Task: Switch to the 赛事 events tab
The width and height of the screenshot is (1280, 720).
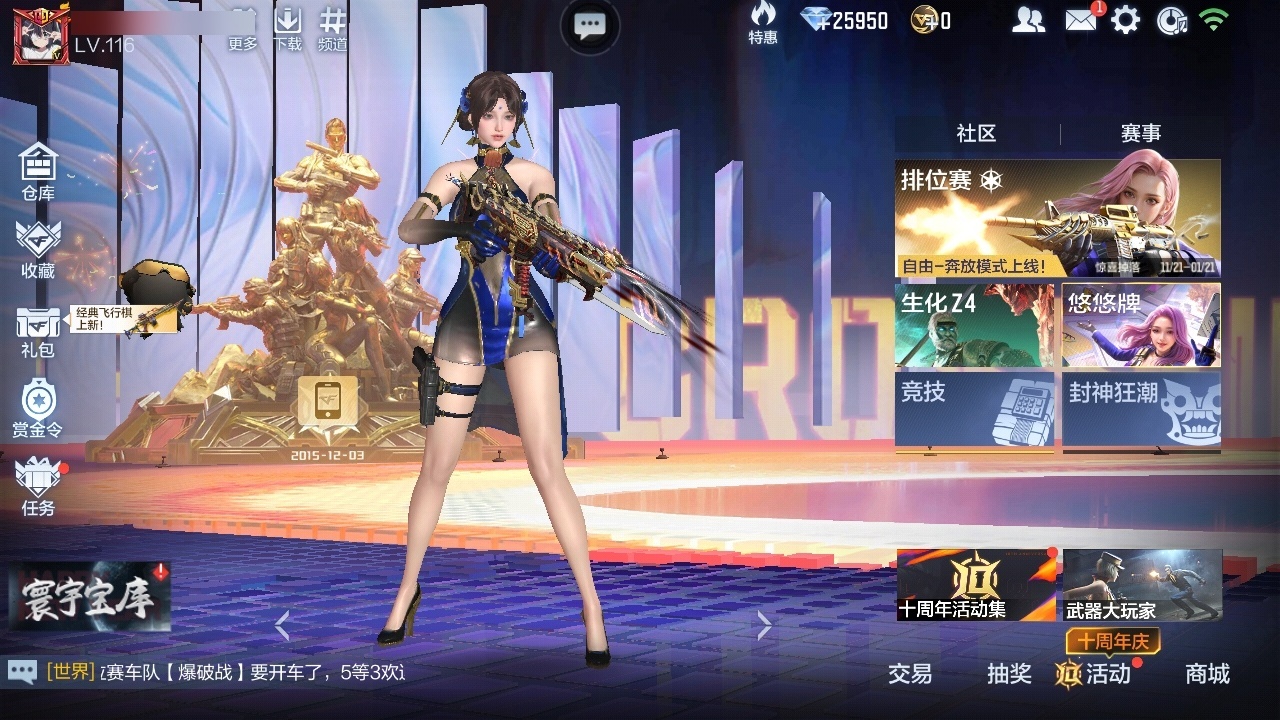Action: pyautogui.click(x=1140, y=134)
